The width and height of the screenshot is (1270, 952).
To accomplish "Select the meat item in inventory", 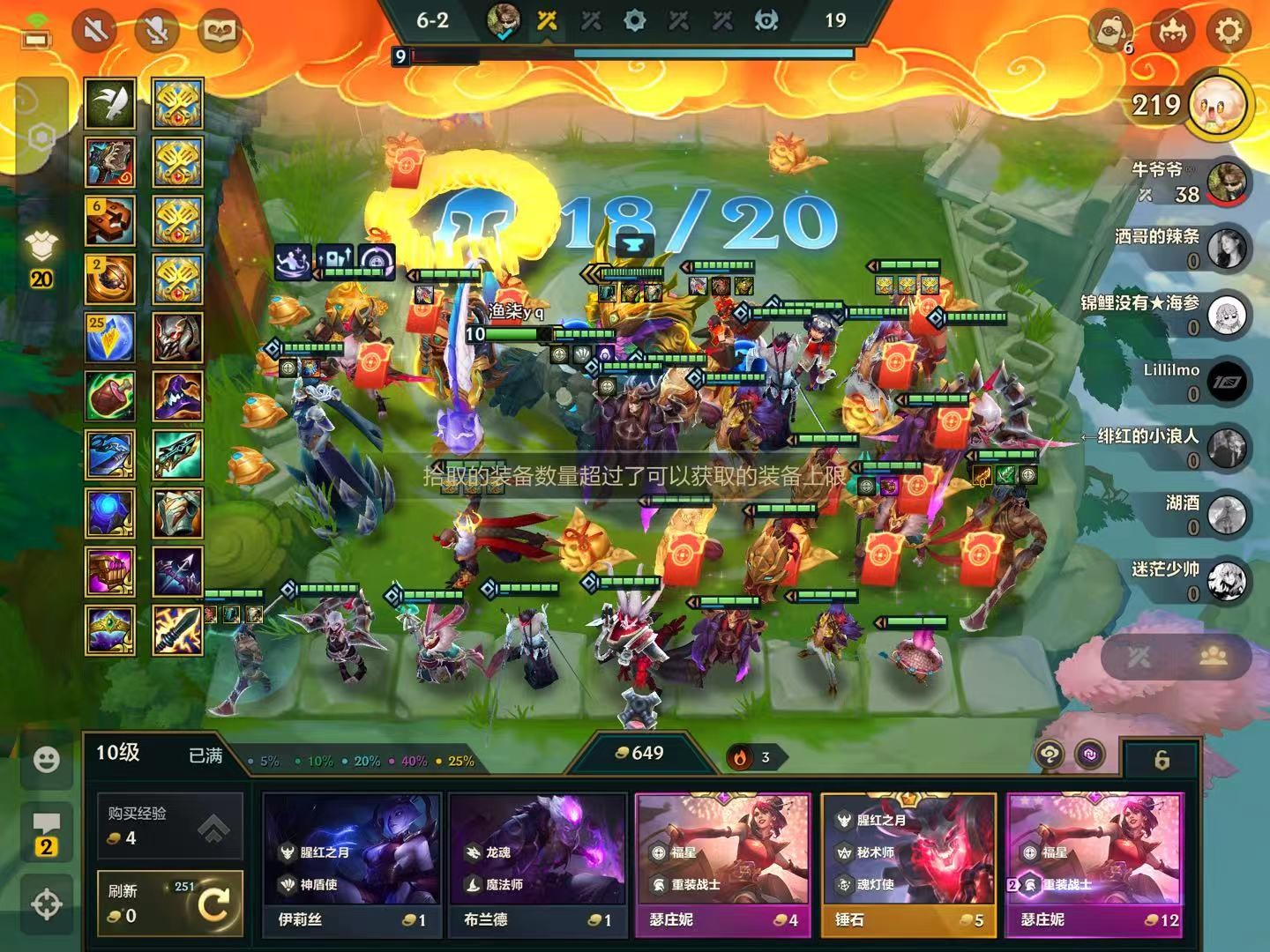I will click(x=110, y=396).
